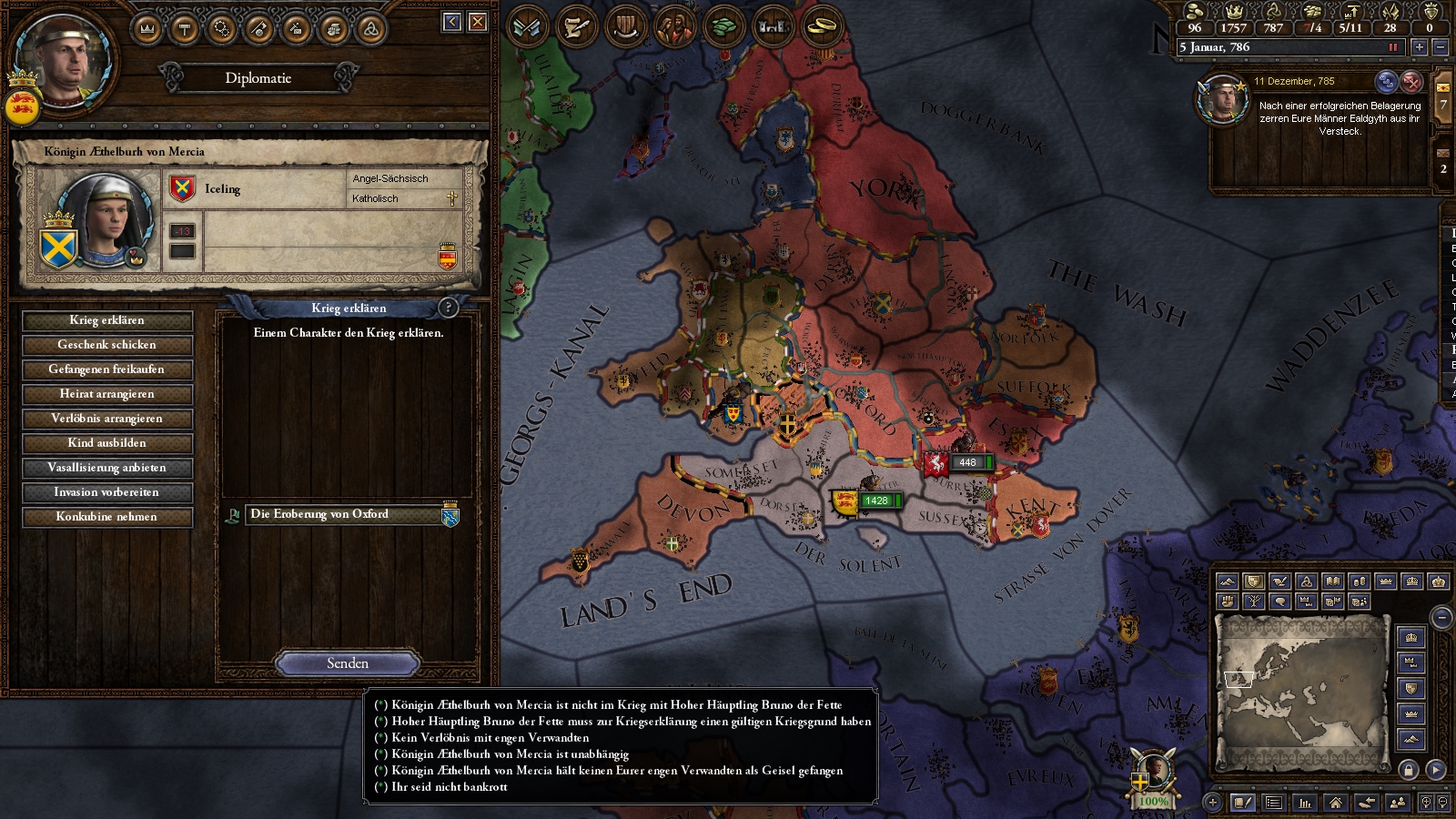1456x819 pixels.
Task: Open Heirat arrangieren option
Action: pyautogui.click(x=106, y=394)
